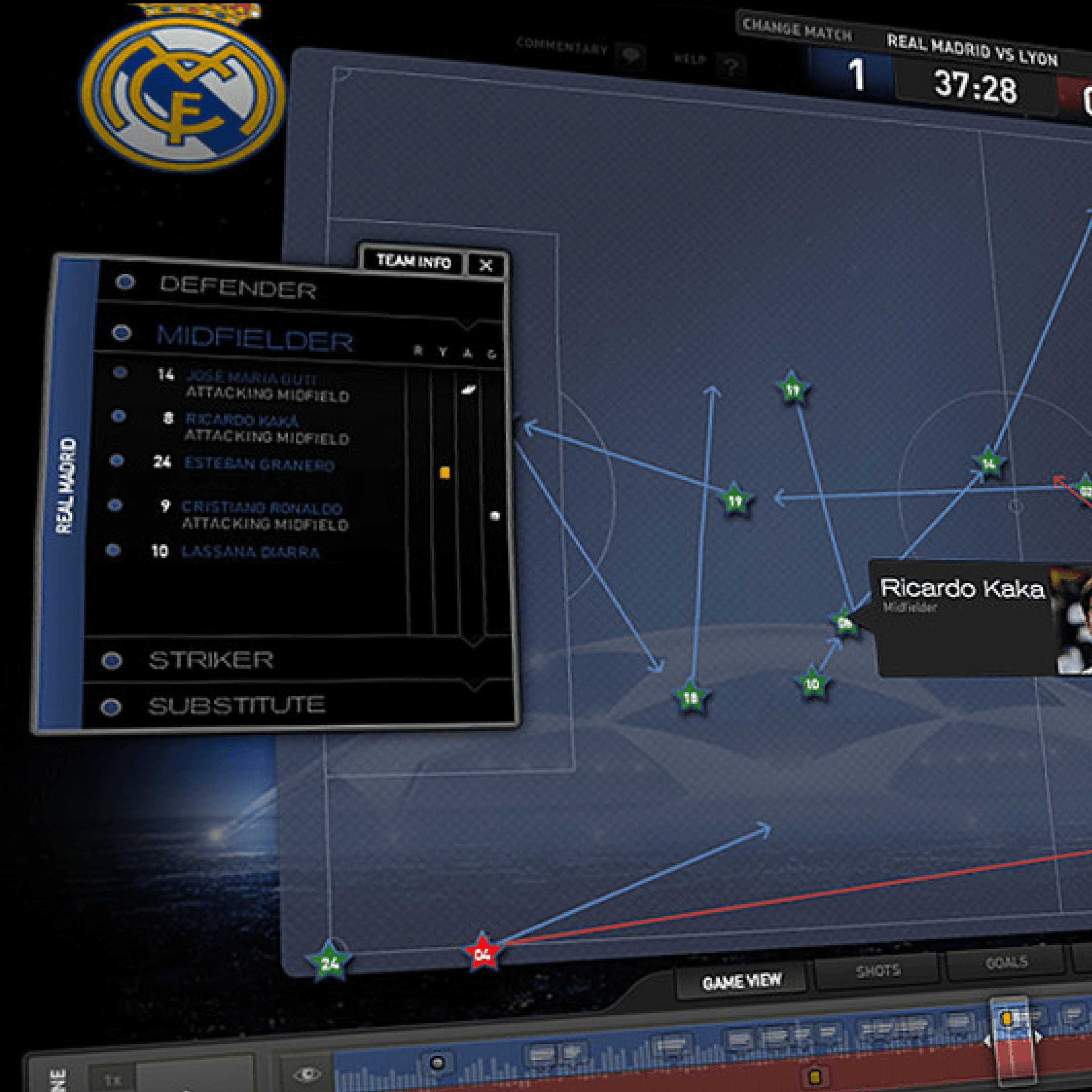1092x1092 pixels.
Task: Expand the Defender section
Action: point(238,288)
